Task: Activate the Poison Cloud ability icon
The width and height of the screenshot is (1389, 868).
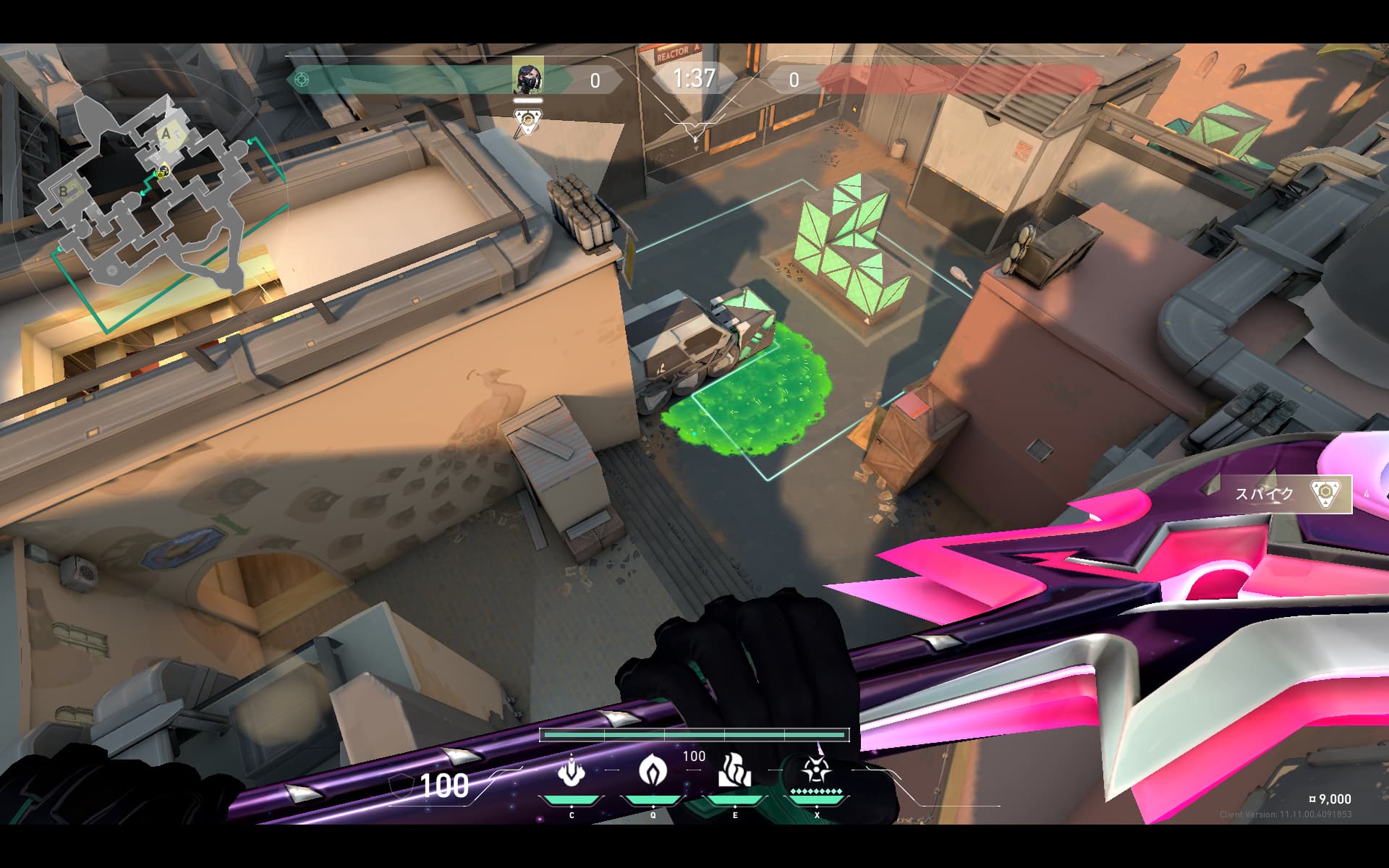Action: (653, 771)
